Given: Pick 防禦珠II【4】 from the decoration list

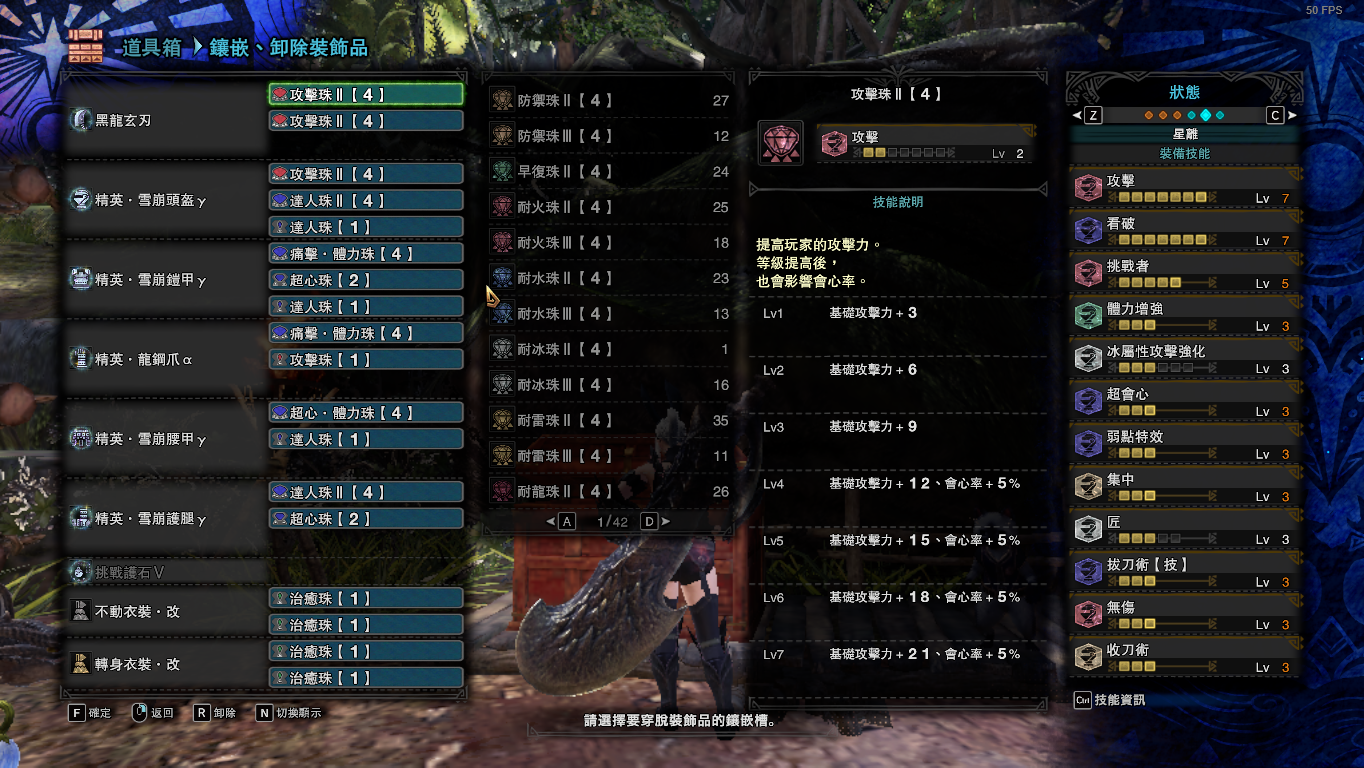Looking at the screenshot, I should pyautogui.click(x=609, y=101).
